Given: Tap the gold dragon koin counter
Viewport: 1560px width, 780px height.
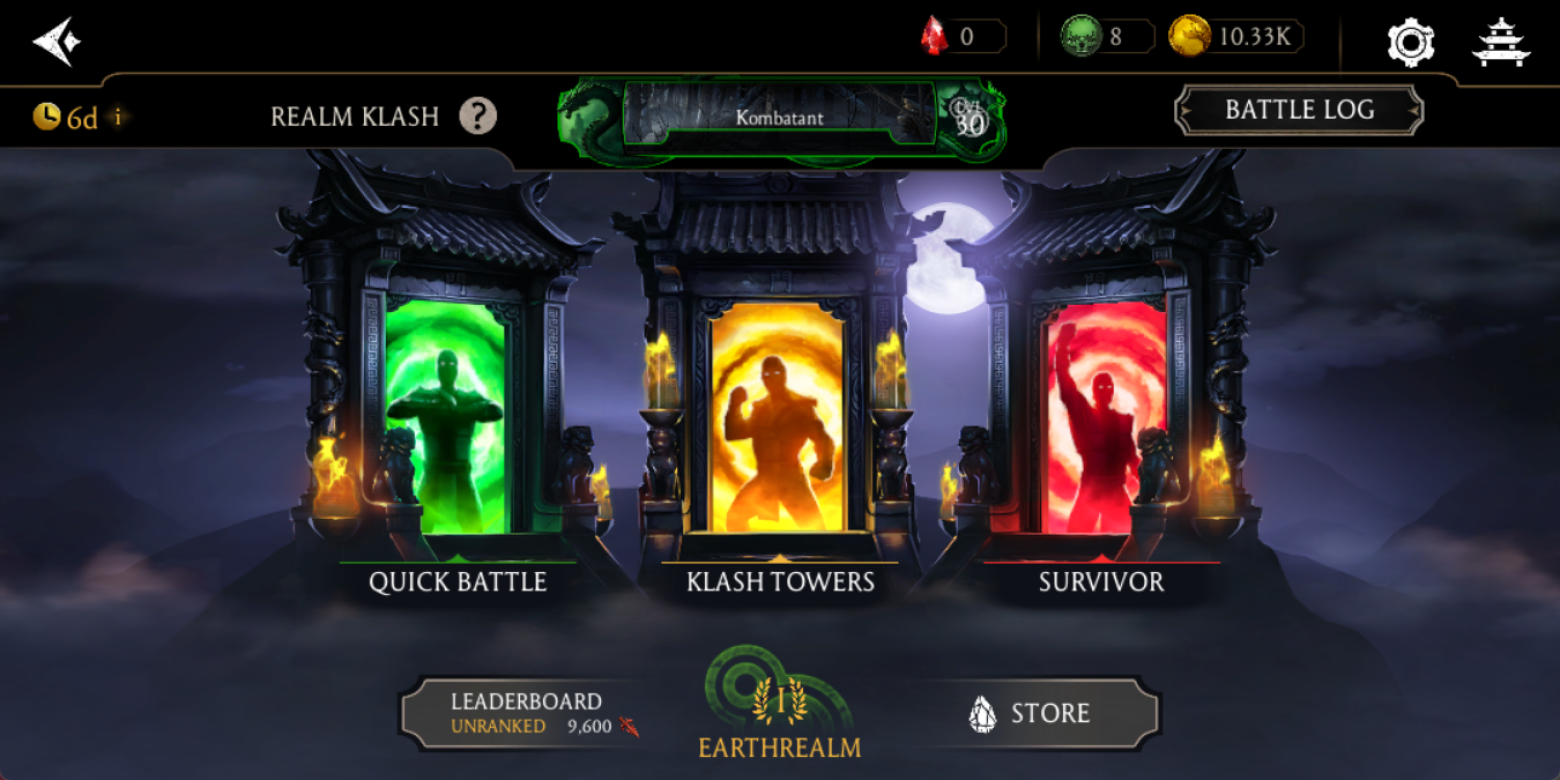Looking at the screenshot, I should coord(1236,37).
